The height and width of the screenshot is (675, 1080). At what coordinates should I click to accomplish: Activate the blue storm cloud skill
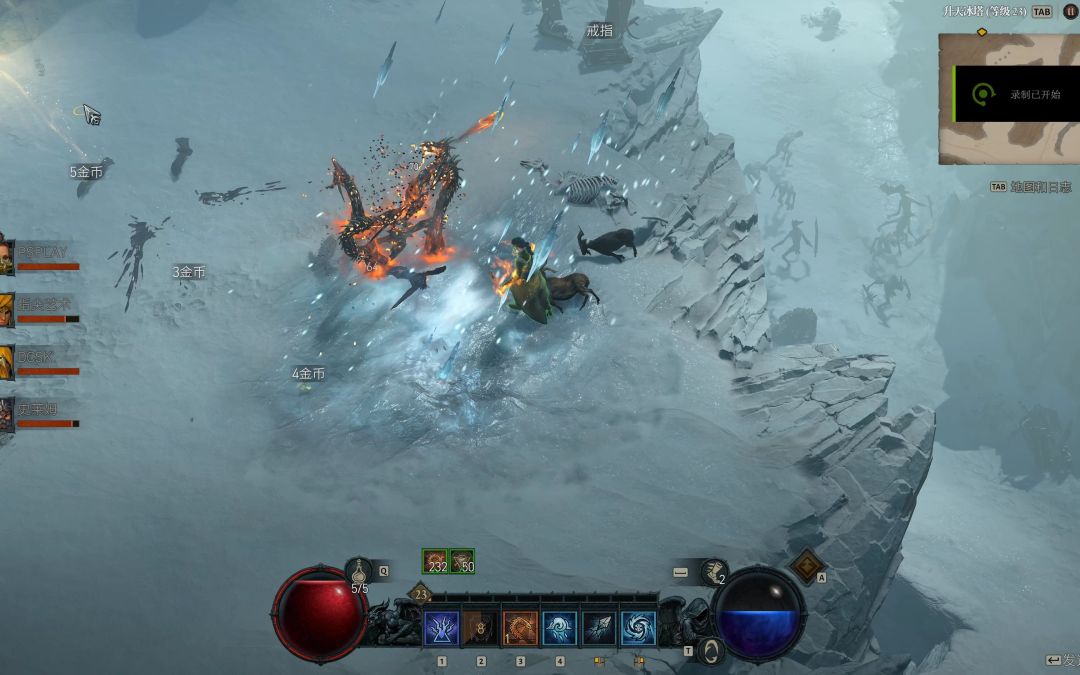[x=559, y=628]
